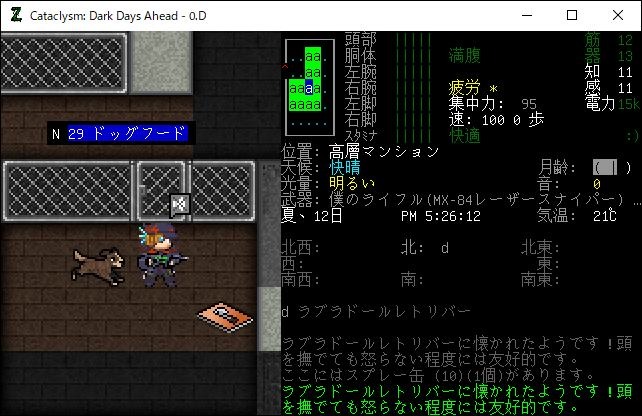
Task: Minimize the game window
Action: (526, 15)
